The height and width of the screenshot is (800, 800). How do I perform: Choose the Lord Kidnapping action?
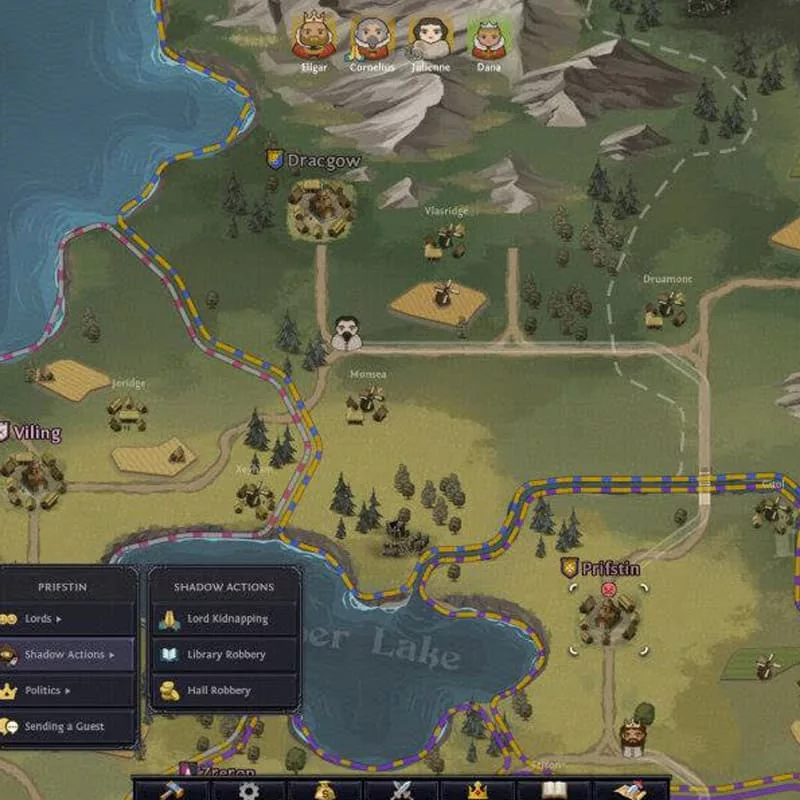pos(225,619)
